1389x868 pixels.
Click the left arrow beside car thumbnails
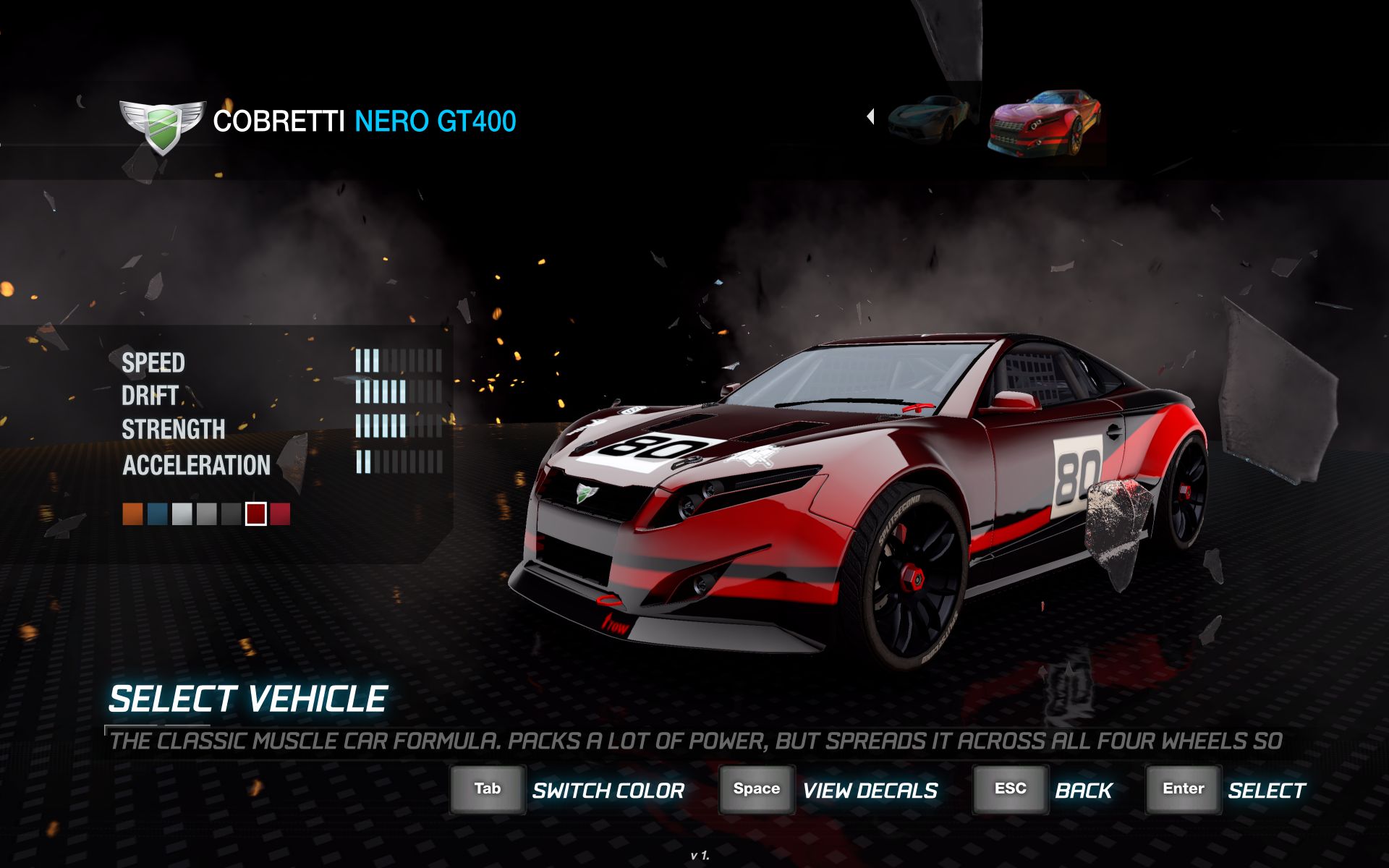[870, 116]
